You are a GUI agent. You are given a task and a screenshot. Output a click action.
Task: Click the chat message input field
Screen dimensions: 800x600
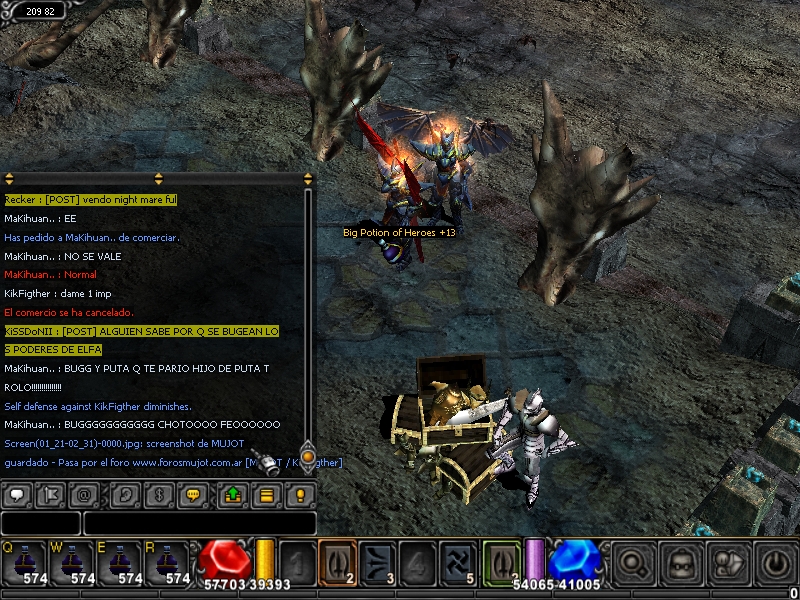tap(199, 523)
